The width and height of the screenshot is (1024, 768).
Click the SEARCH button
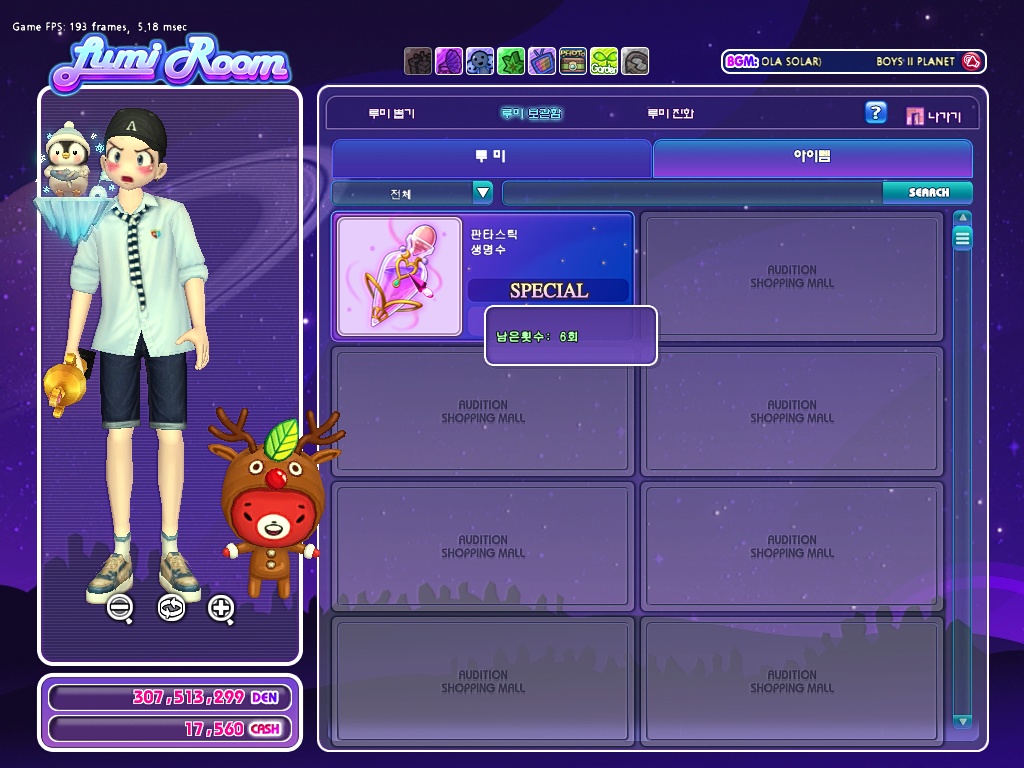pyautogui.click(x=928, y=193)
